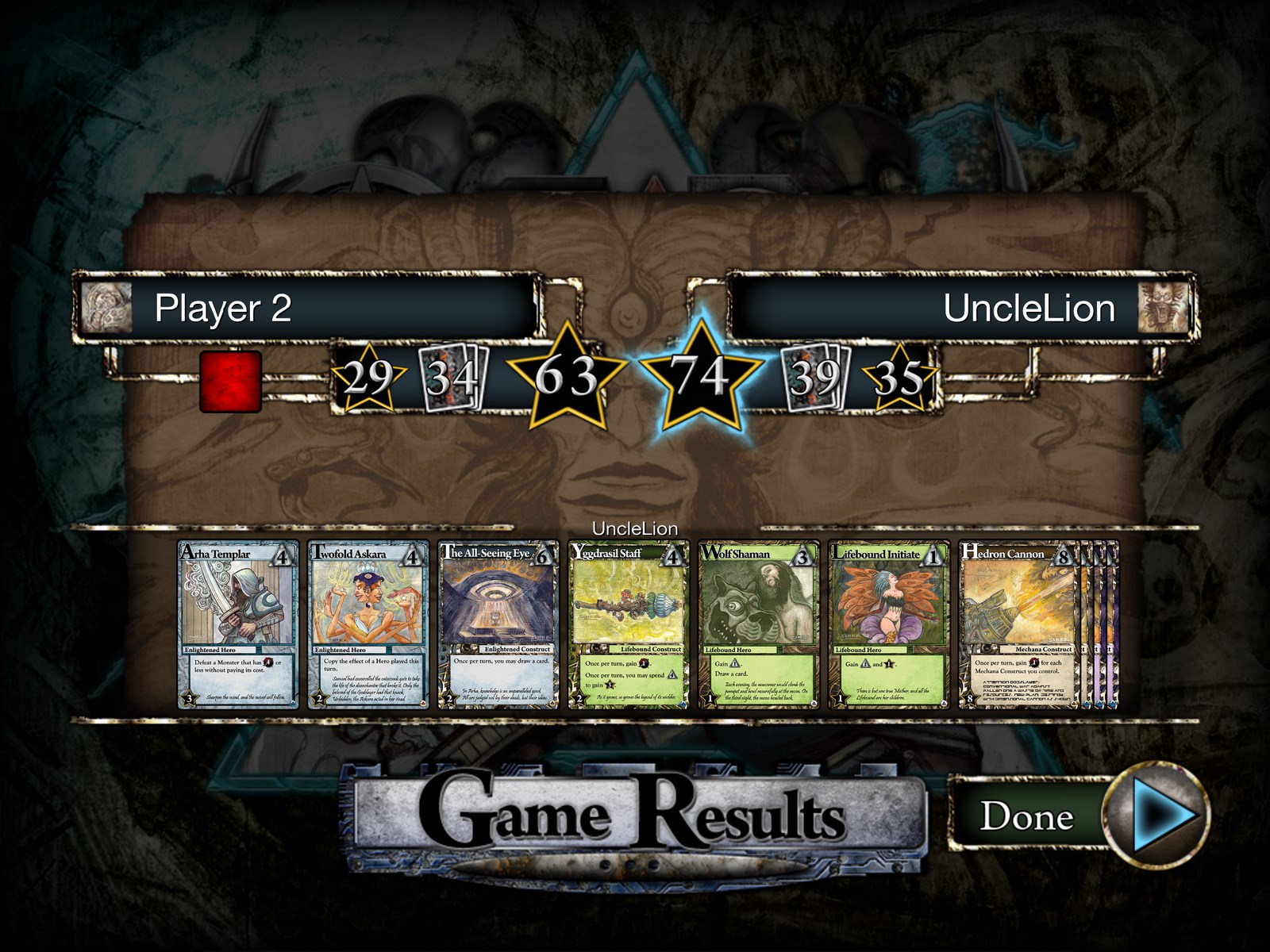1270x952 pixels.
Task: Show UncleLion's deck cards icon
Action: point(816,378)
